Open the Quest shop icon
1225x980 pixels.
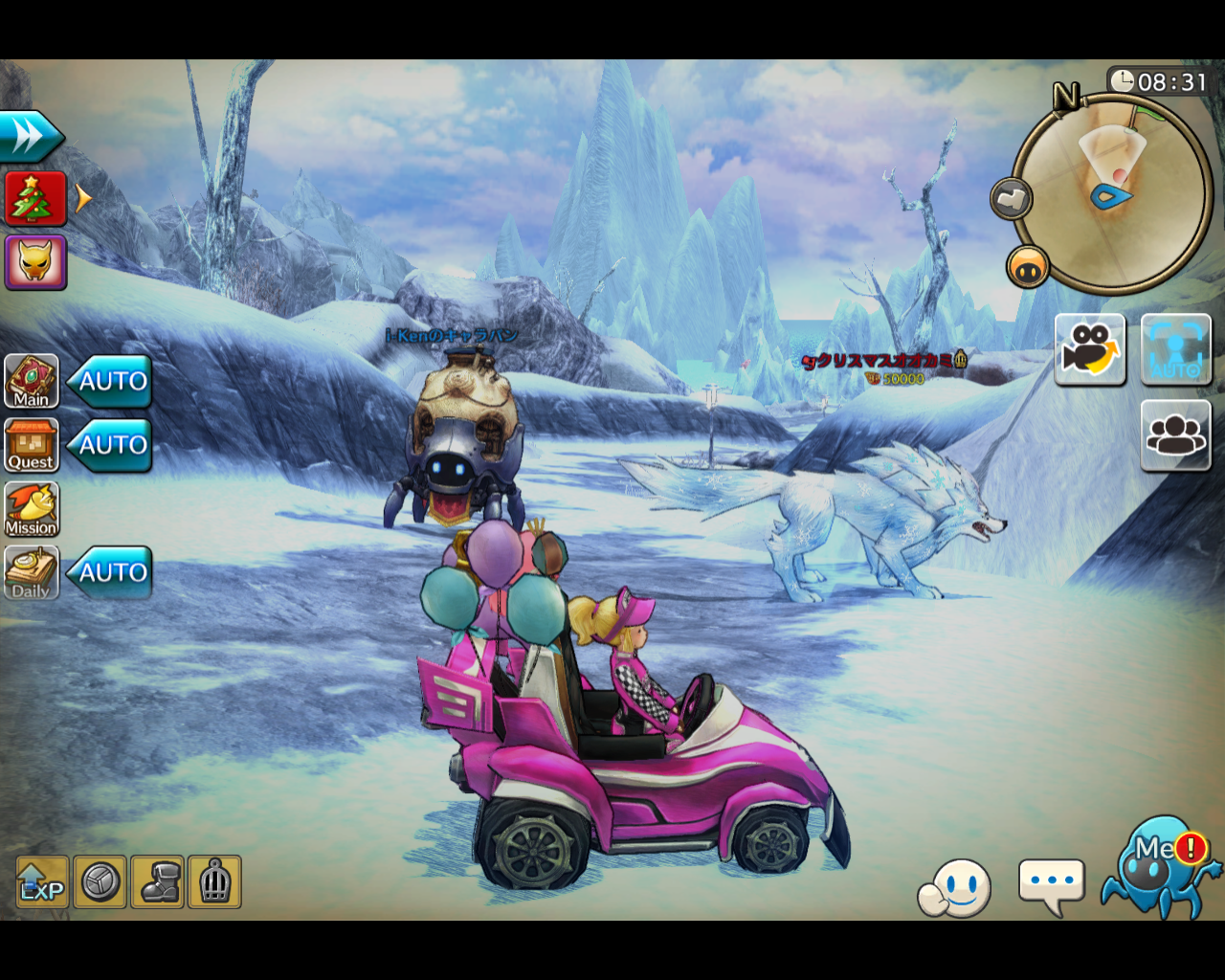(x=32, y=445)
